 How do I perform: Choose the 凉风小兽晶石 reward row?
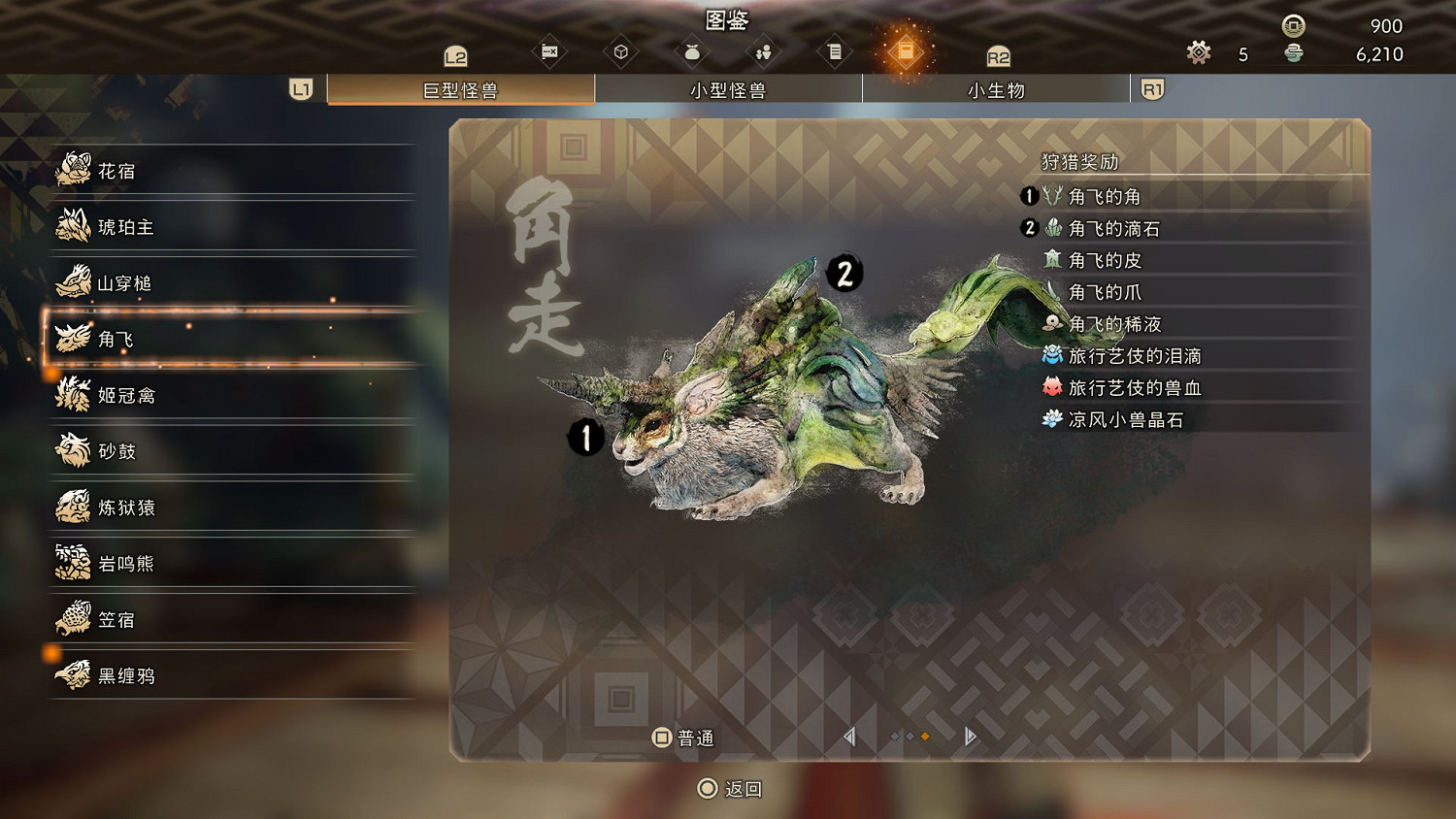click(x=1194, y=419)
